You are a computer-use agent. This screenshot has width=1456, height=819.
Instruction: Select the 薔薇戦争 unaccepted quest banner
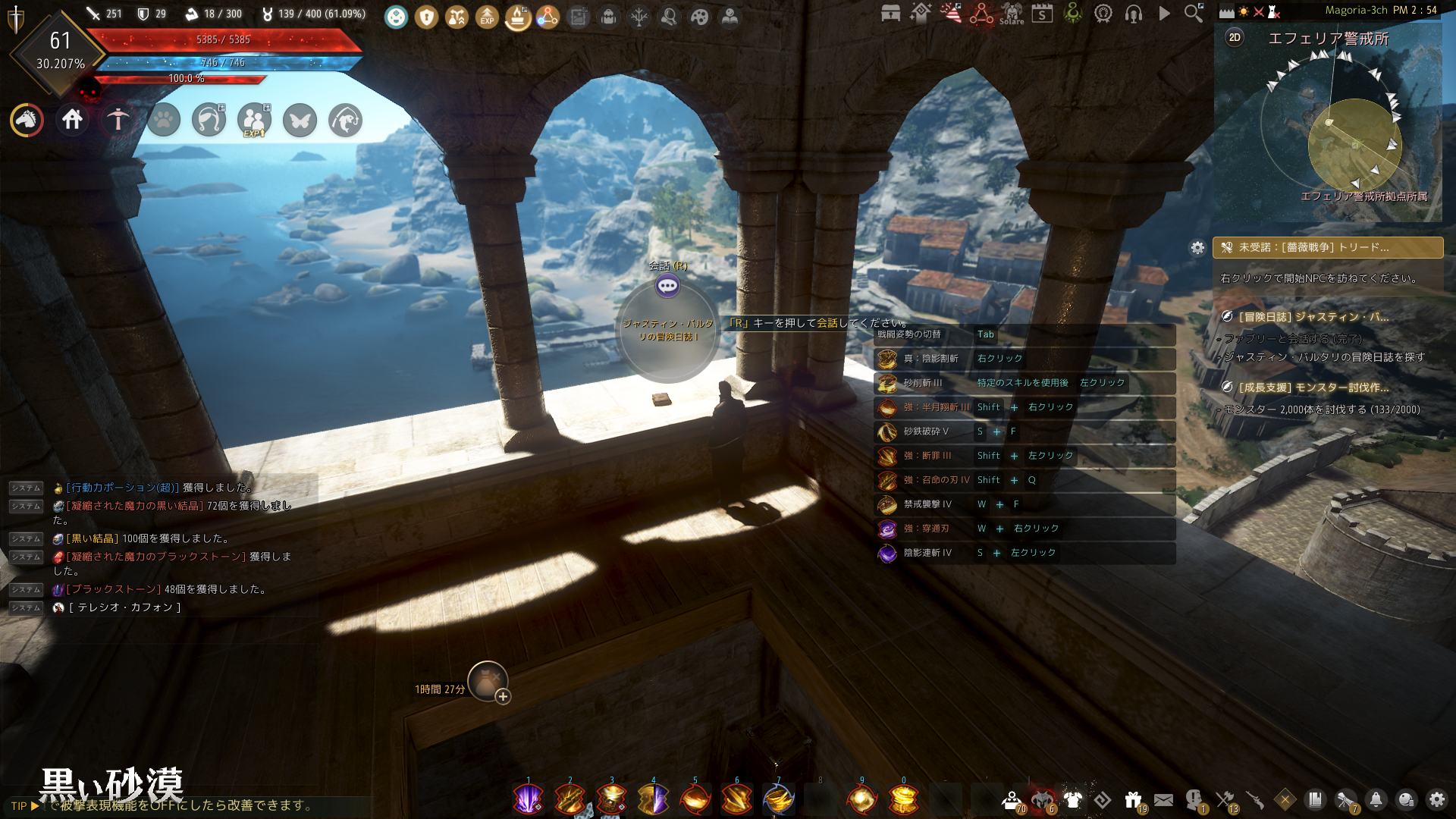coord(1327,248)
